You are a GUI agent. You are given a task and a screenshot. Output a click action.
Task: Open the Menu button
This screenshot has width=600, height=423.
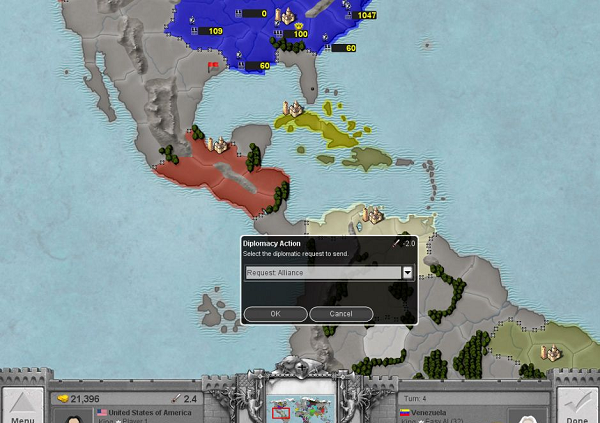[x=22, y=404]
